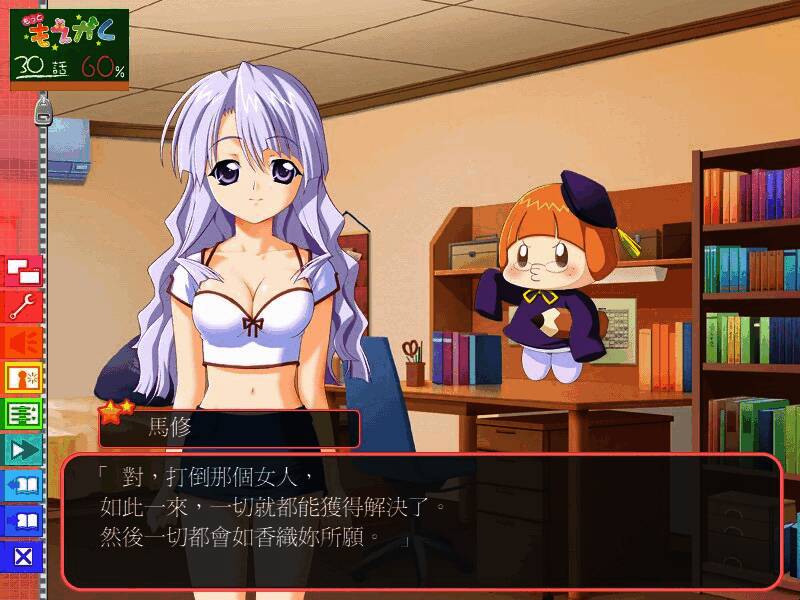Click the book icon with left arrow
The image size is (800, 600).
pyautogui.click(x=24, y=485)
